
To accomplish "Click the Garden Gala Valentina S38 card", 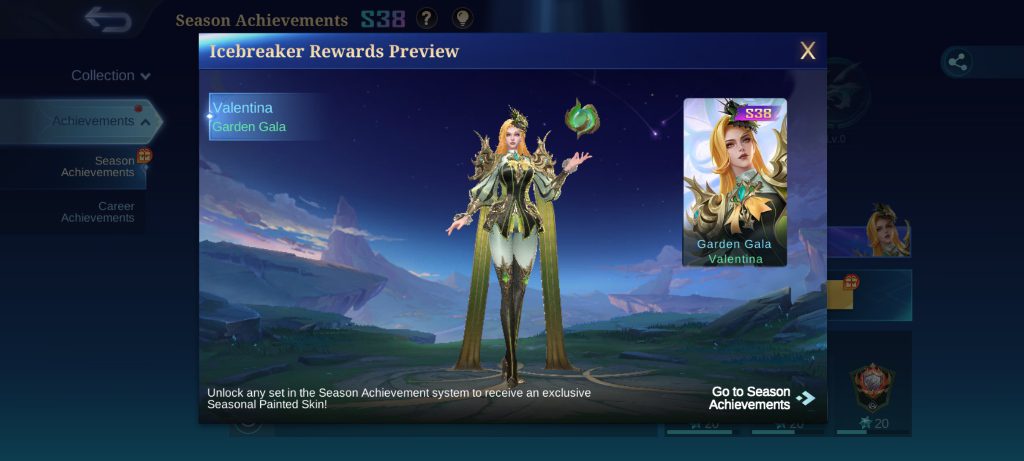I will [x=735, y=182].
